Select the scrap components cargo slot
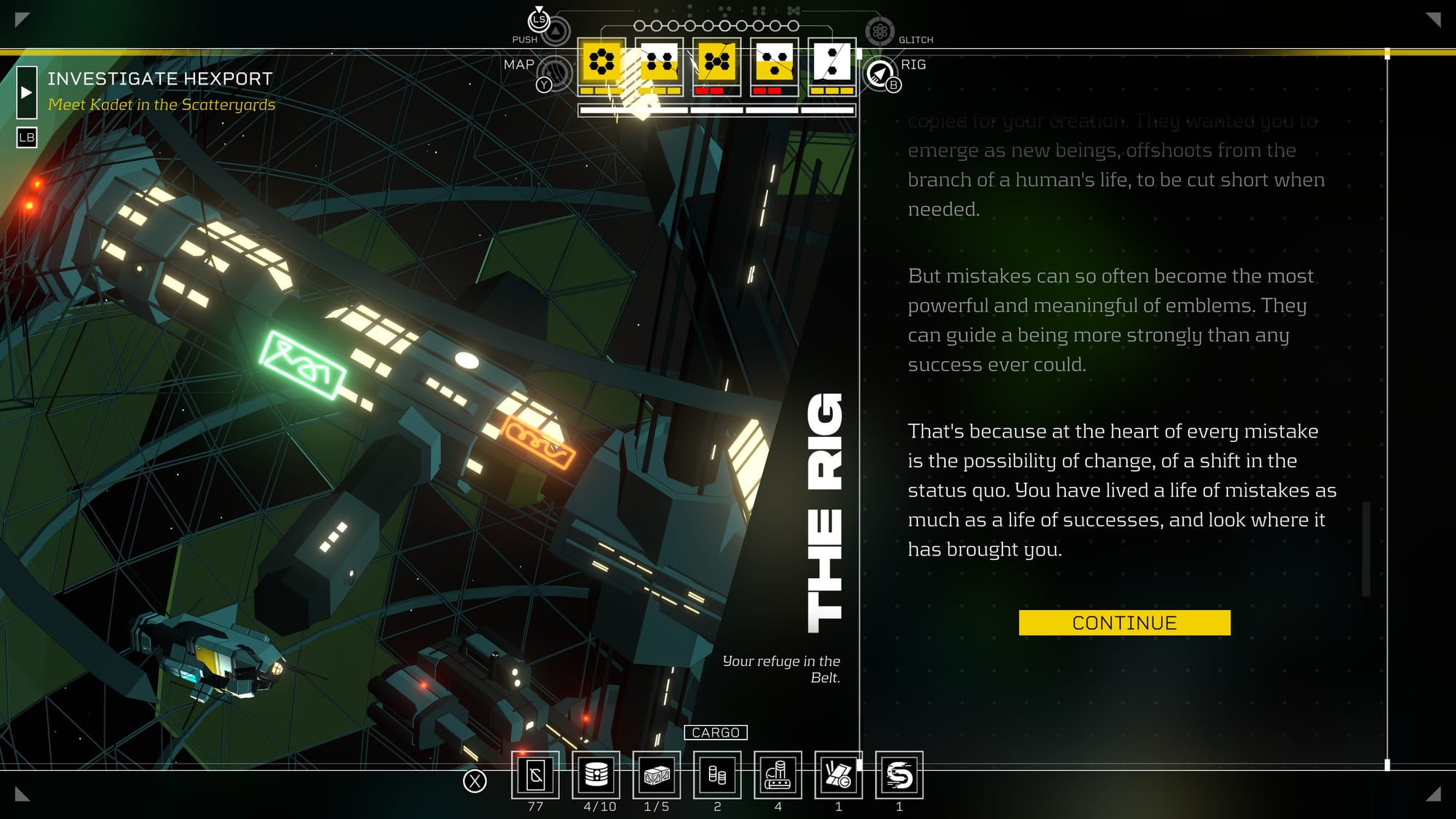The width and height of the screenshot is (1456, 819). [838, 775]
